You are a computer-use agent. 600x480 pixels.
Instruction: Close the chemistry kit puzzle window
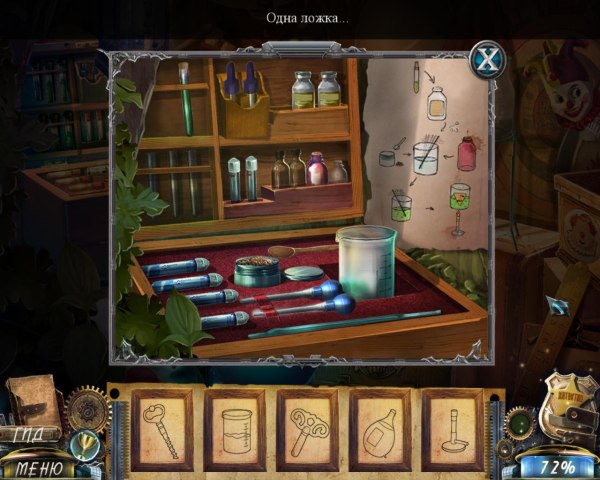[487, 59]
